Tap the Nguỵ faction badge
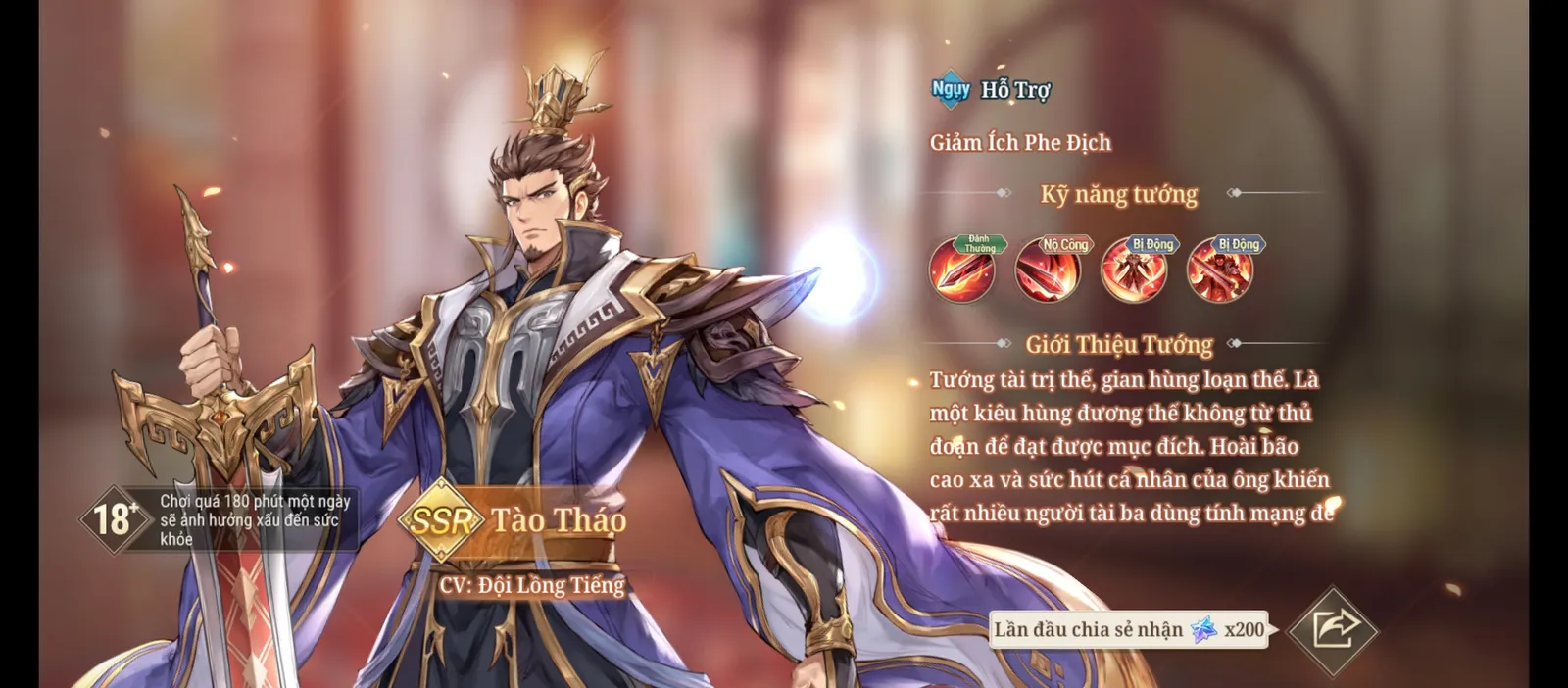This screenshot has height=688, width=1568. 951,90
